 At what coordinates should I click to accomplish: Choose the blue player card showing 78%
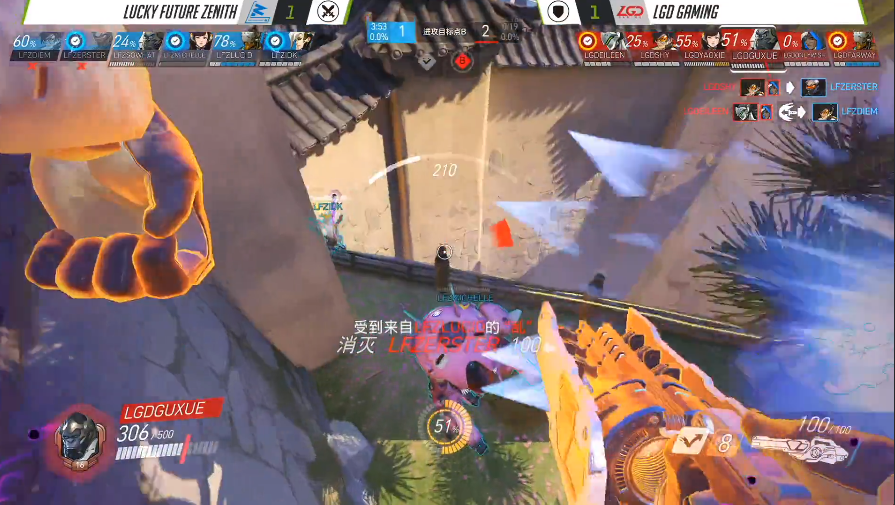pos(237,45)
